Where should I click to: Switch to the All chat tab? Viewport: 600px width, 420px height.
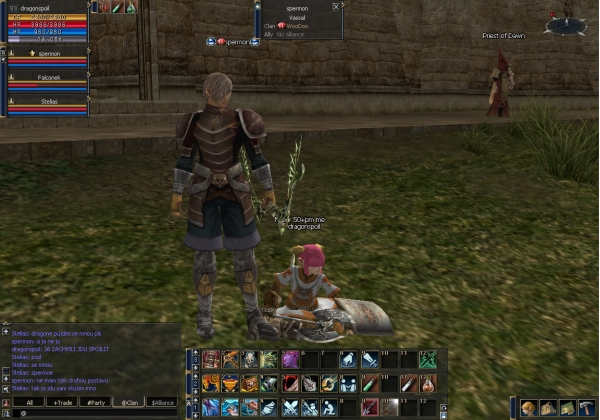(x=29, y=402)
